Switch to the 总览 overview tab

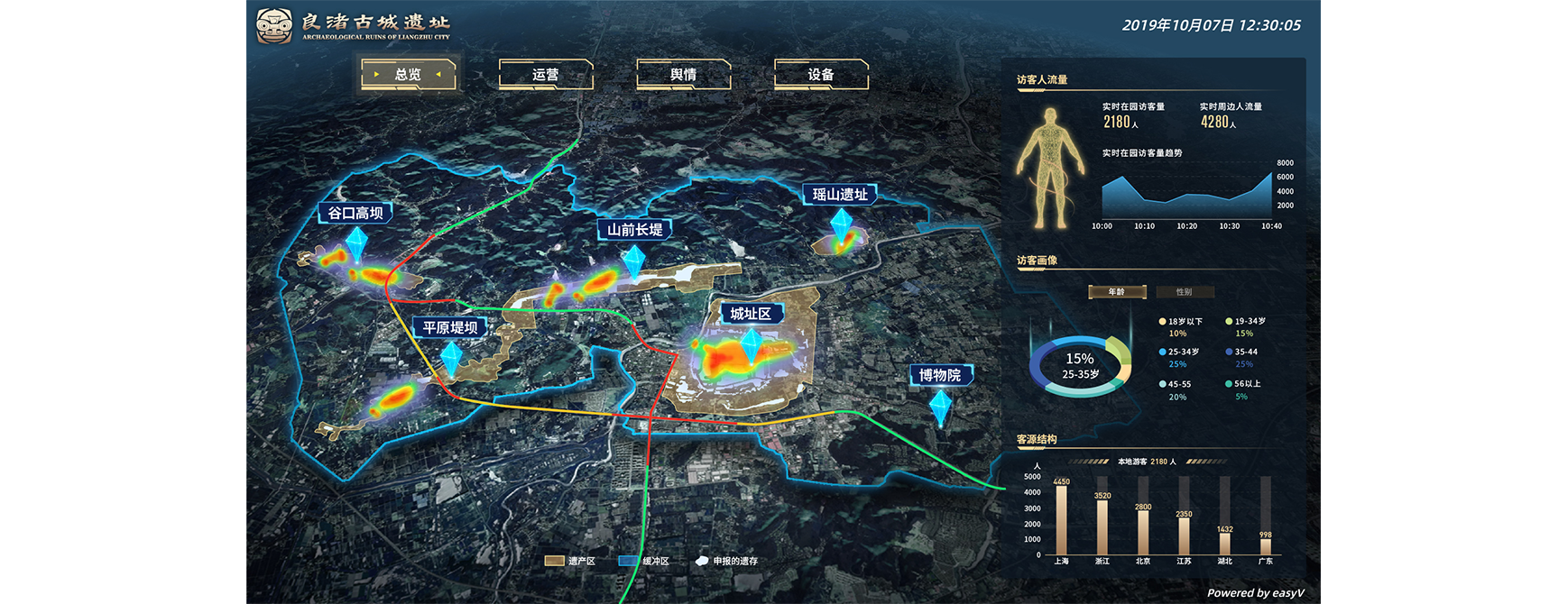coord(408,75)
